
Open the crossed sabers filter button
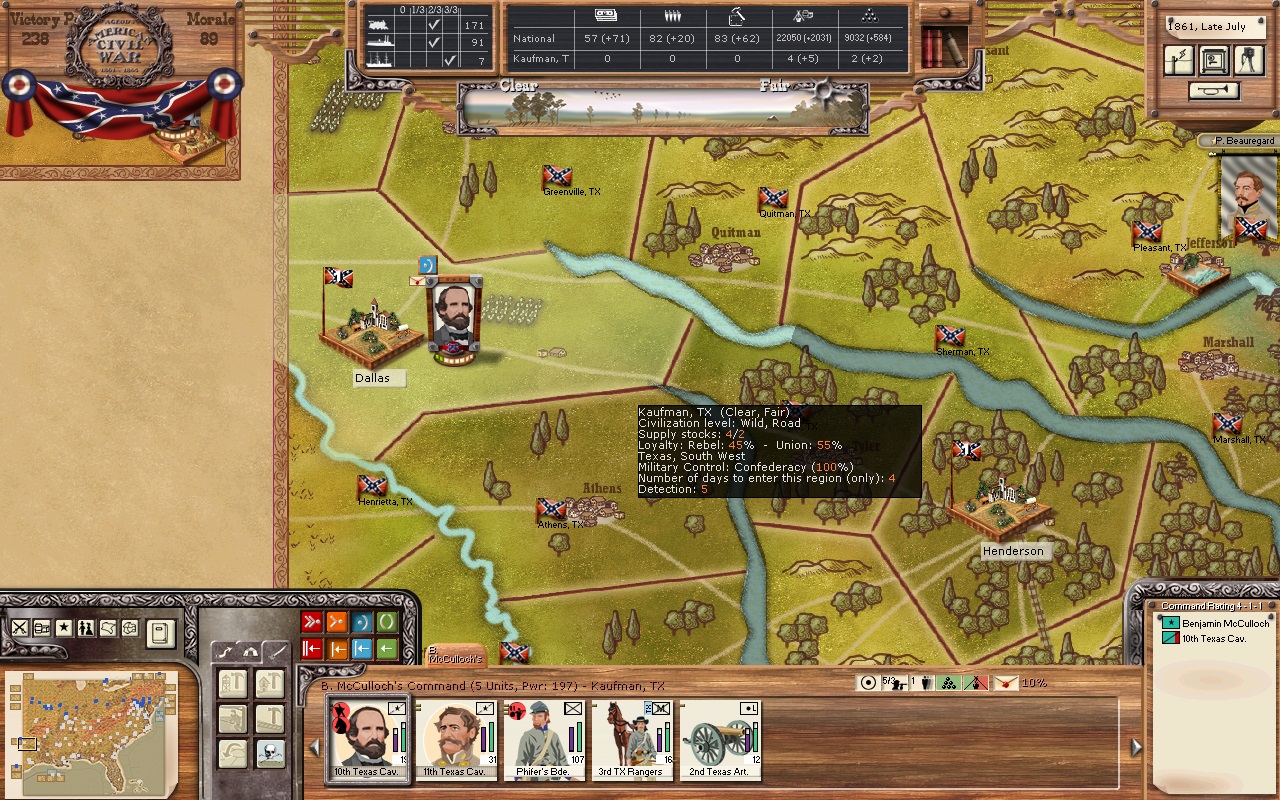(20, 628)
